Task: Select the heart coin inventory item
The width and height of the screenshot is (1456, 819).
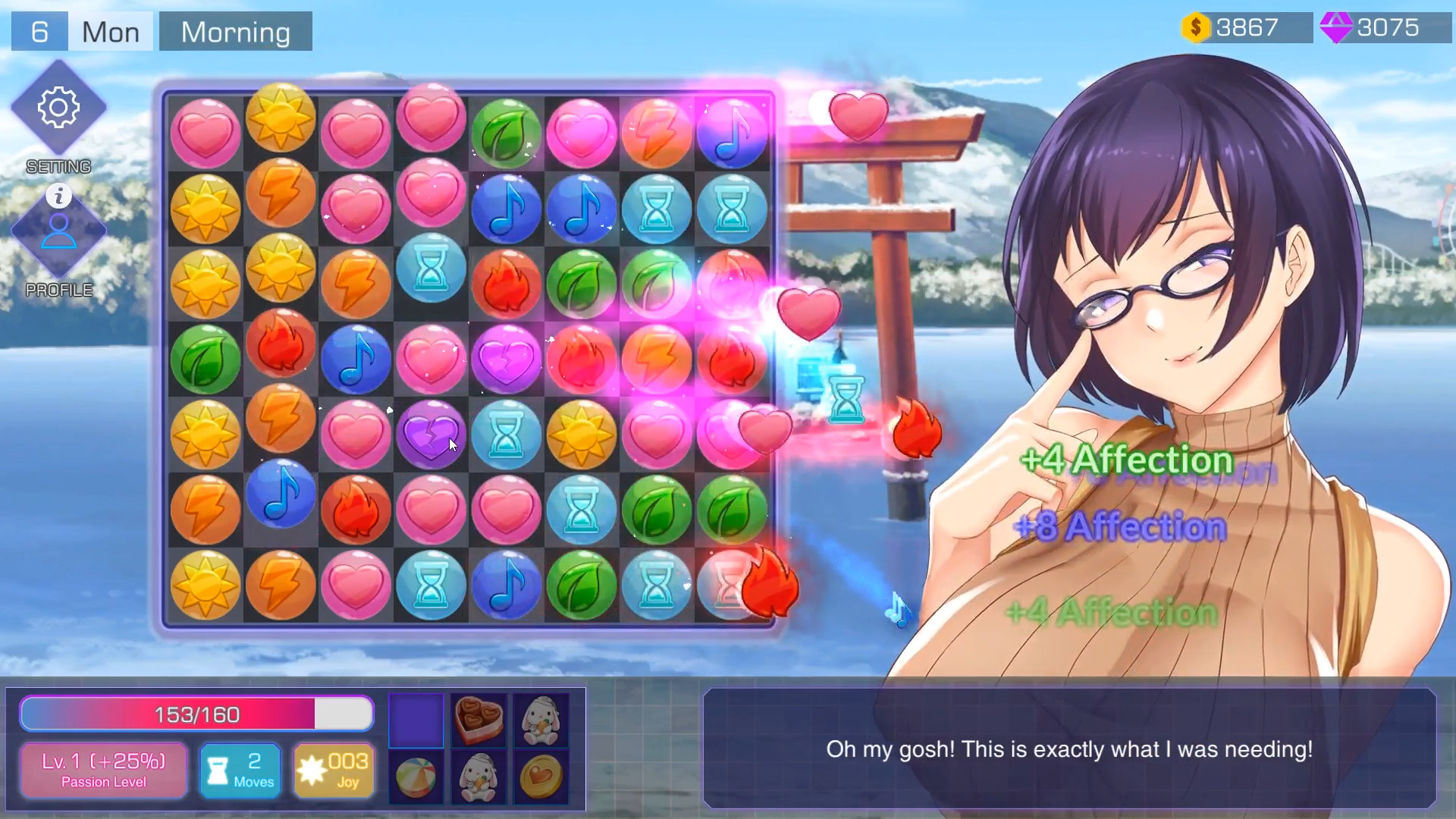Action: [540, 777]
